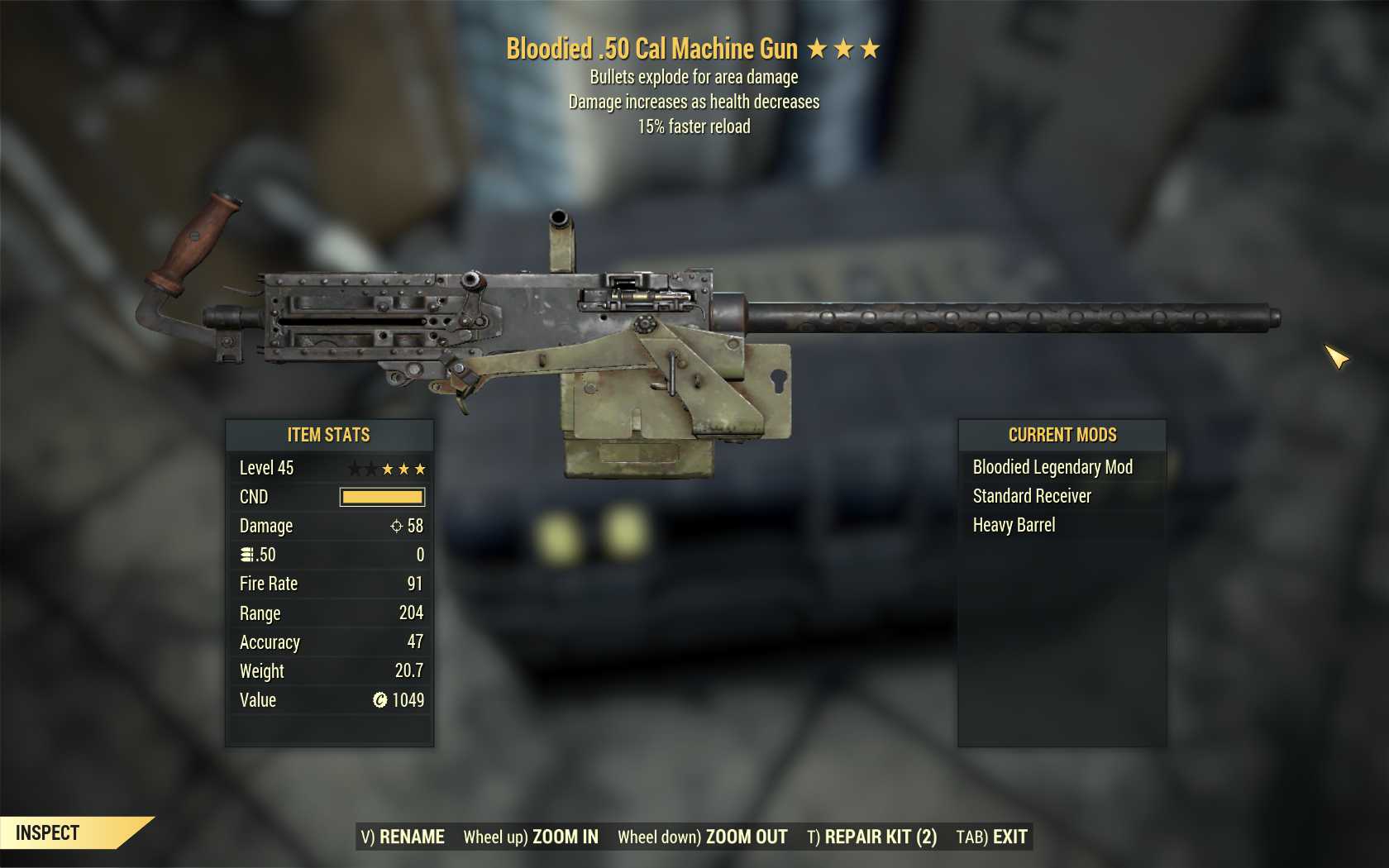Click the cursor arrow near the barrel tip
Image resolution: width=1389 pixels, height=868 pixels.
click(1337, 358)
